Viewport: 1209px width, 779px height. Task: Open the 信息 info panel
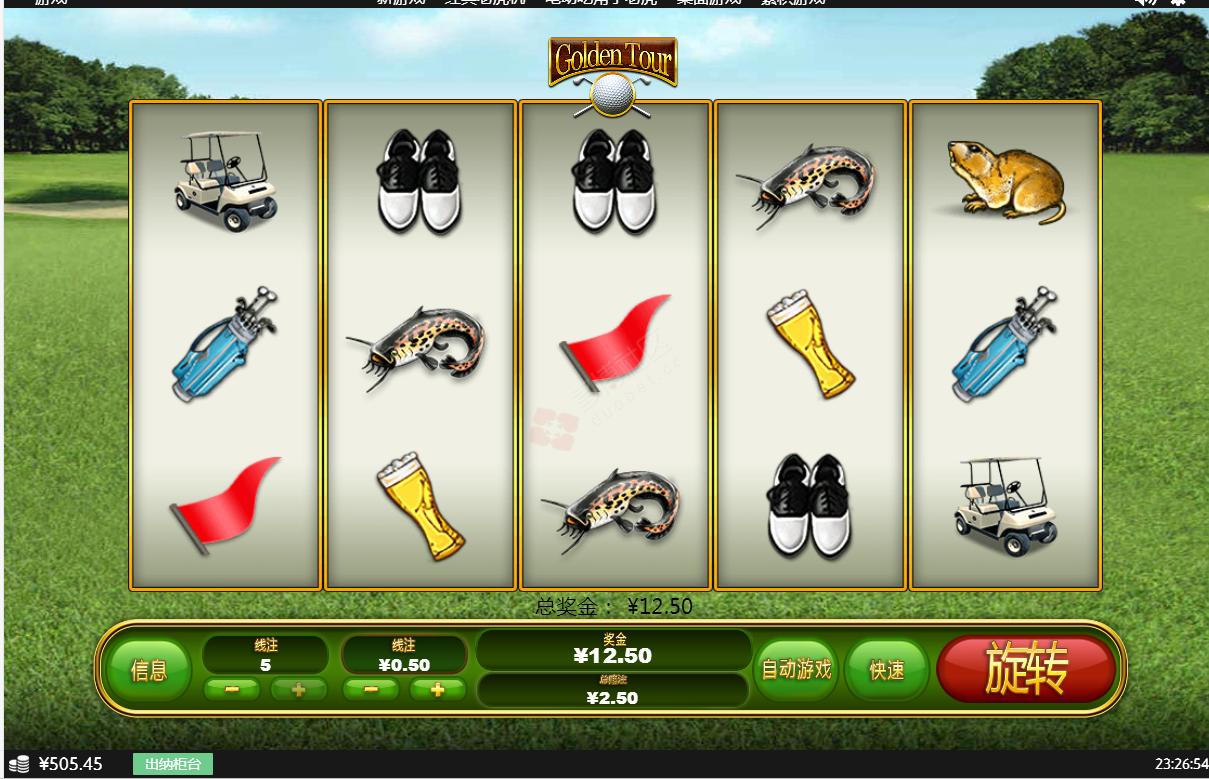(149, 670)
